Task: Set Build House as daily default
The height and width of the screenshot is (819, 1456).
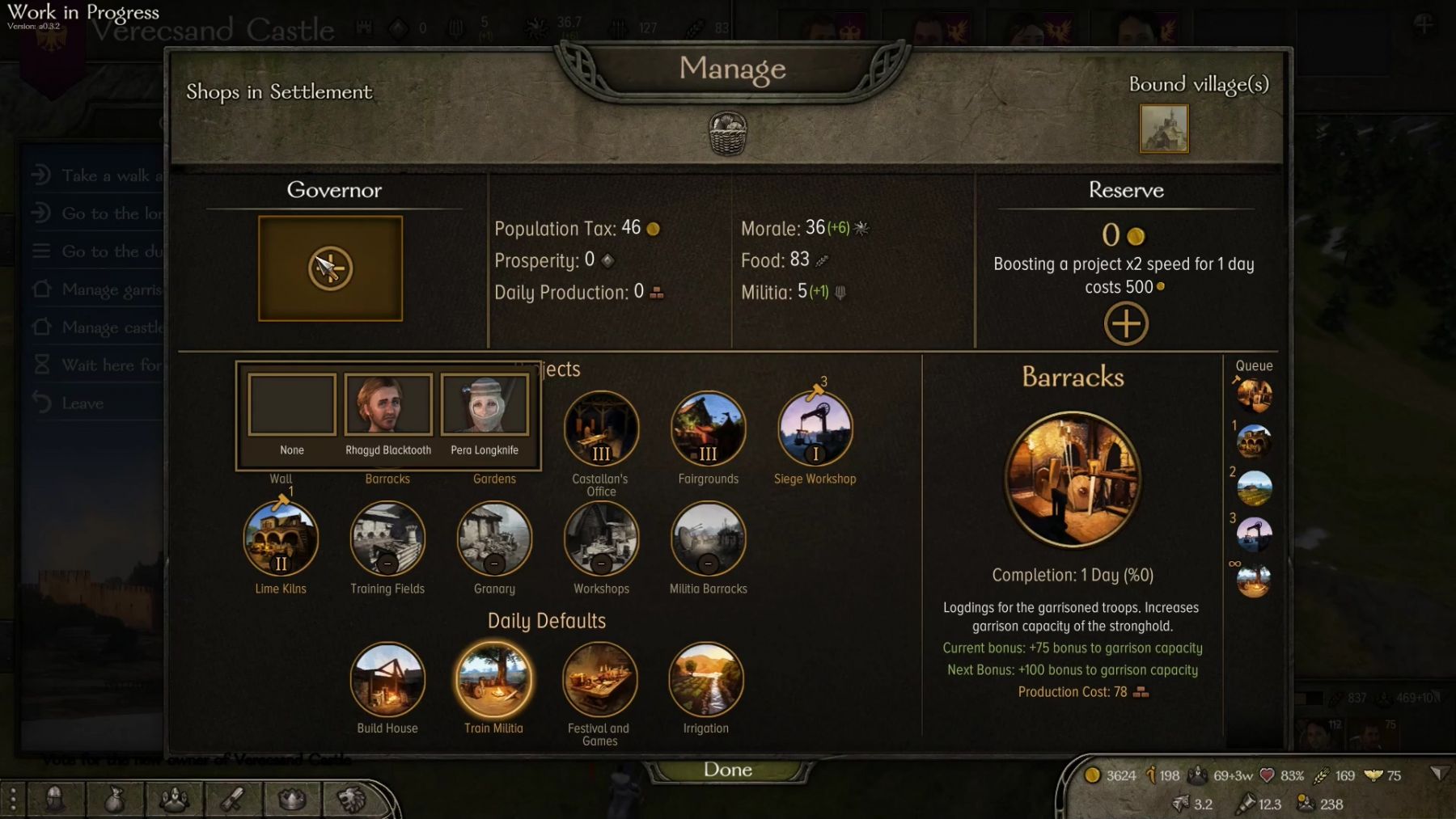Action: point(387,679)
